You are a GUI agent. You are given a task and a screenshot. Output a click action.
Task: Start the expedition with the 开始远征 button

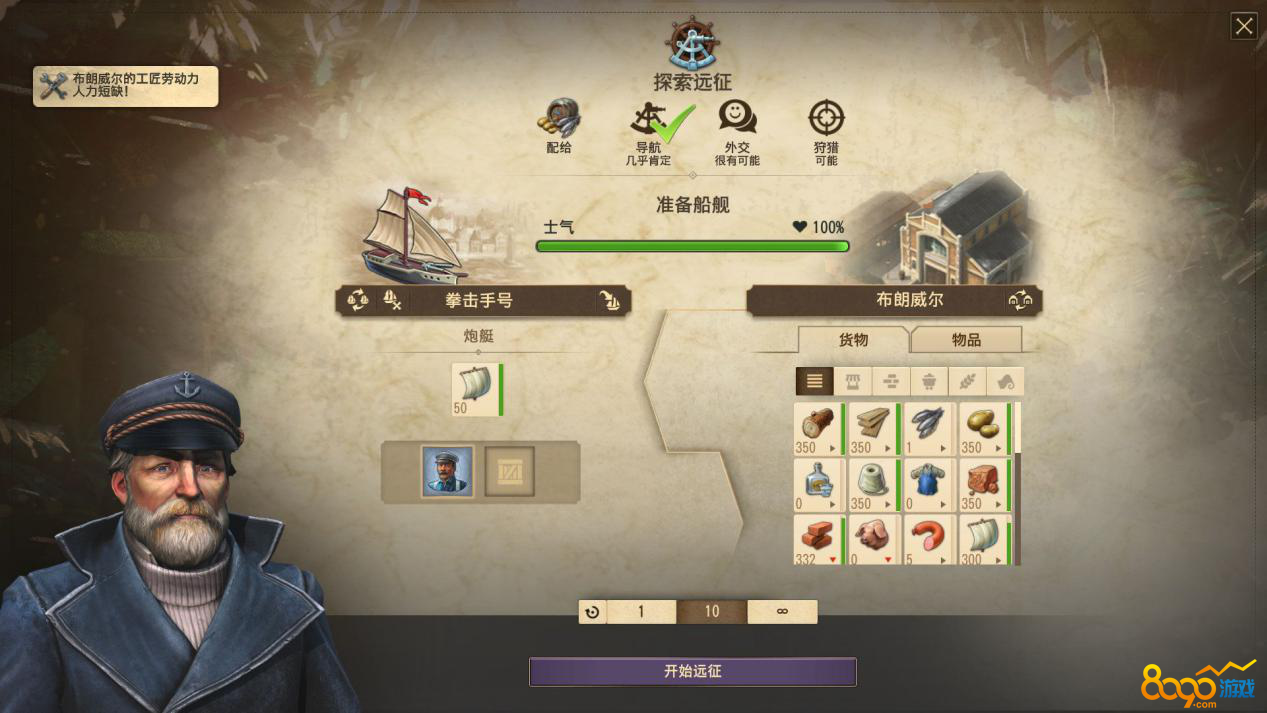(x=692, y=671)
